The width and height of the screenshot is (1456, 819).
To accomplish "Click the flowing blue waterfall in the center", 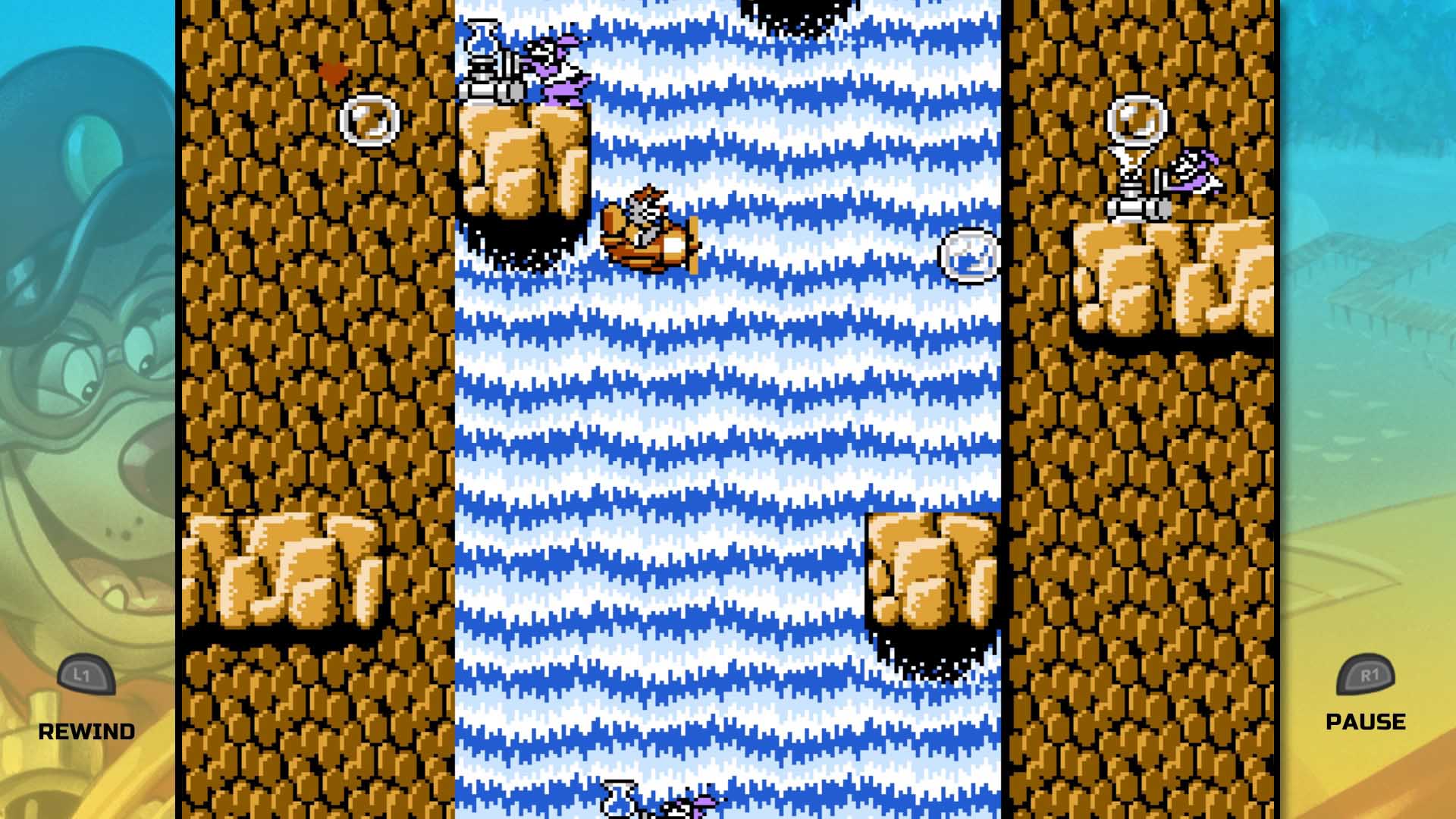I will [x=728, y=417].
